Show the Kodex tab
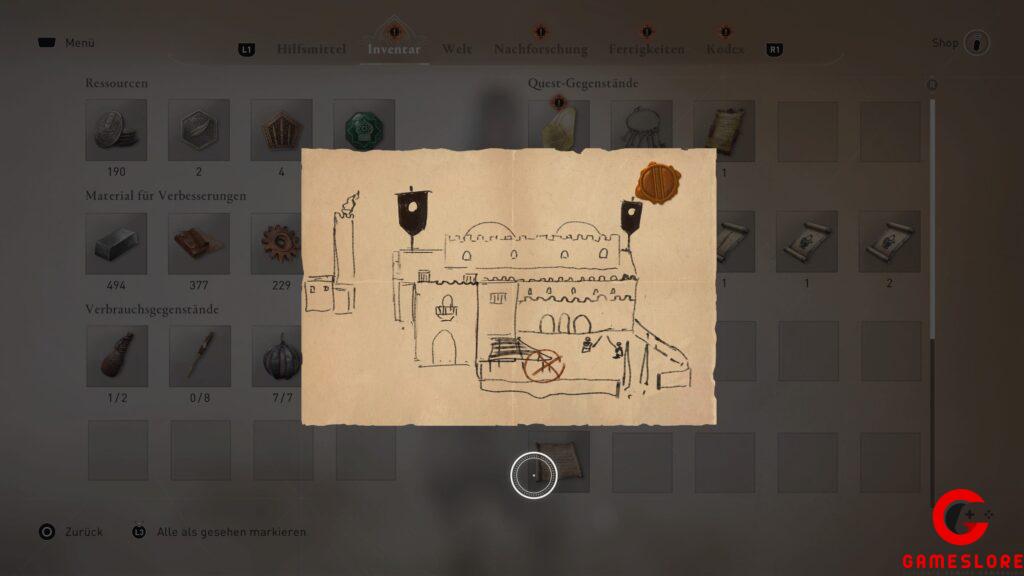 coord(725,49)
